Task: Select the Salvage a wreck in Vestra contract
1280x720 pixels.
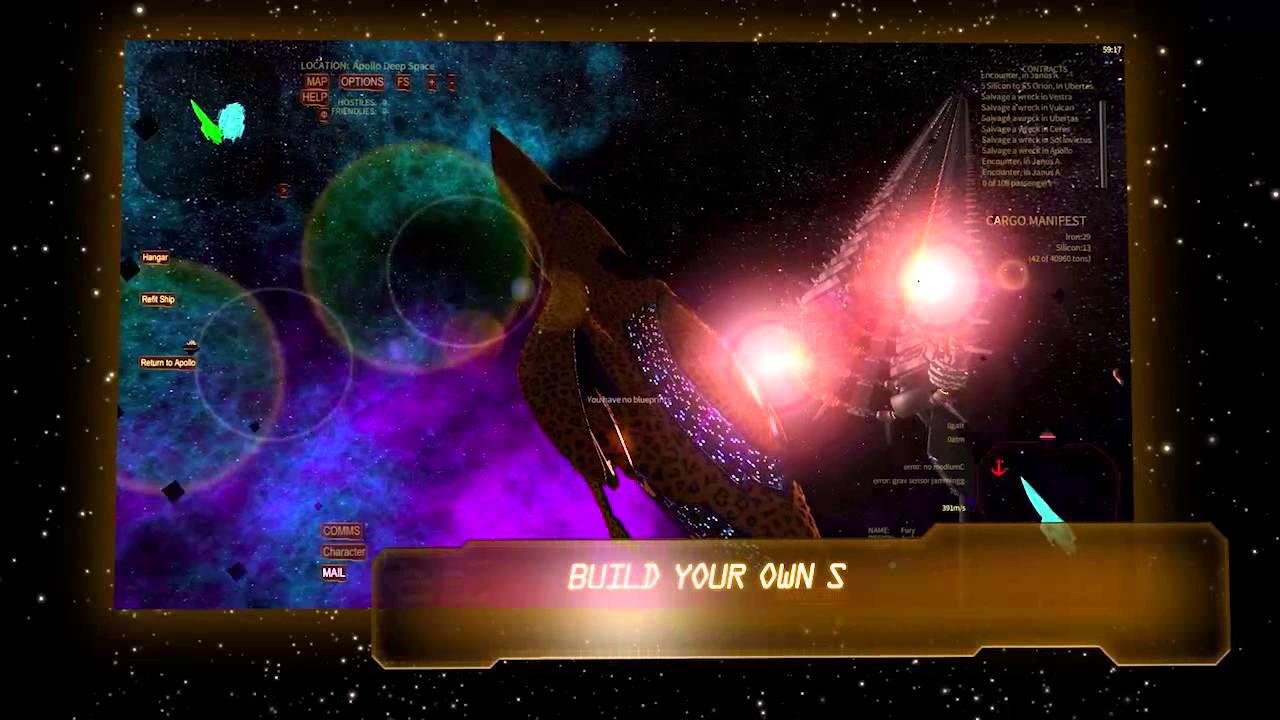Action: (1027, 97)
